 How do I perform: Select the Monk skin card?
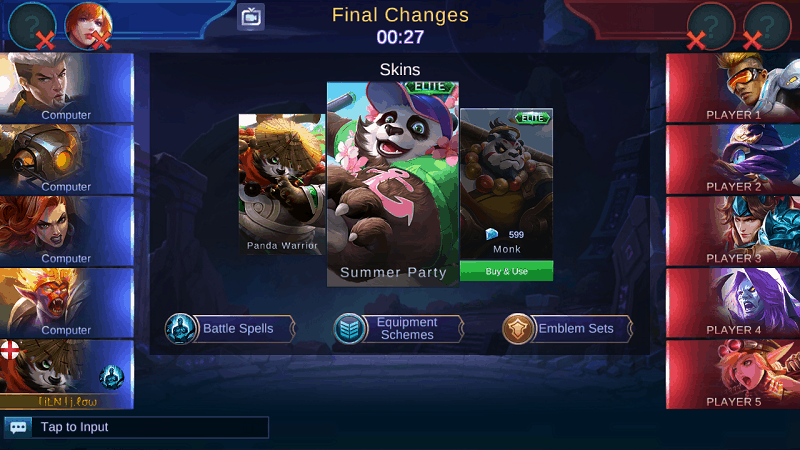tap(506, 180)
